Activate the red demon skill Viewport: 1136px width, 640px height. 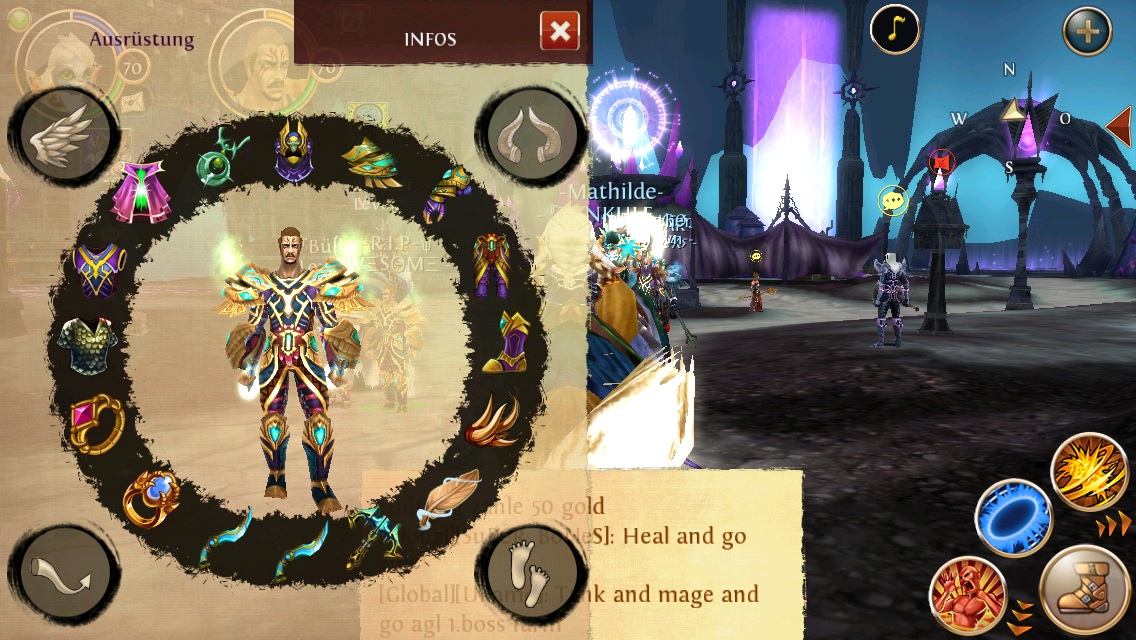tap(966, 596)
